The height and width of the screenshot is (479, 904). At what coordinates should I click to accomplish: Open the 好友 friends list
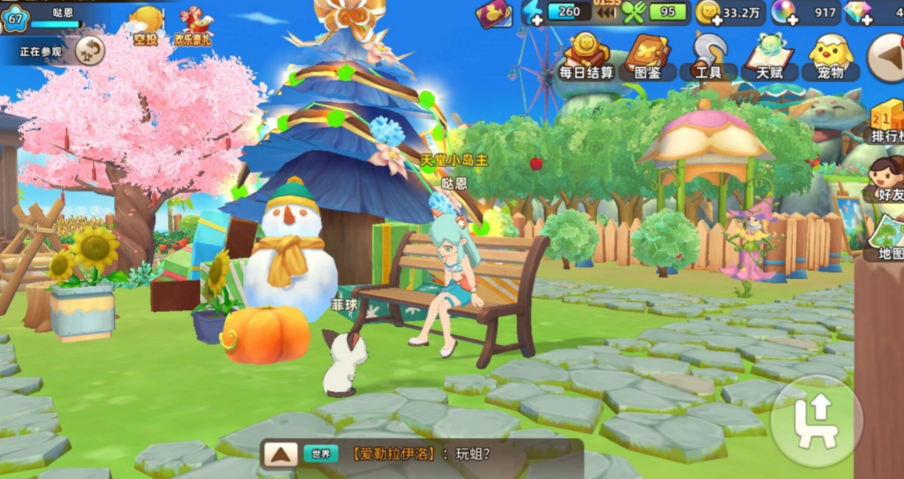[886, 178]
